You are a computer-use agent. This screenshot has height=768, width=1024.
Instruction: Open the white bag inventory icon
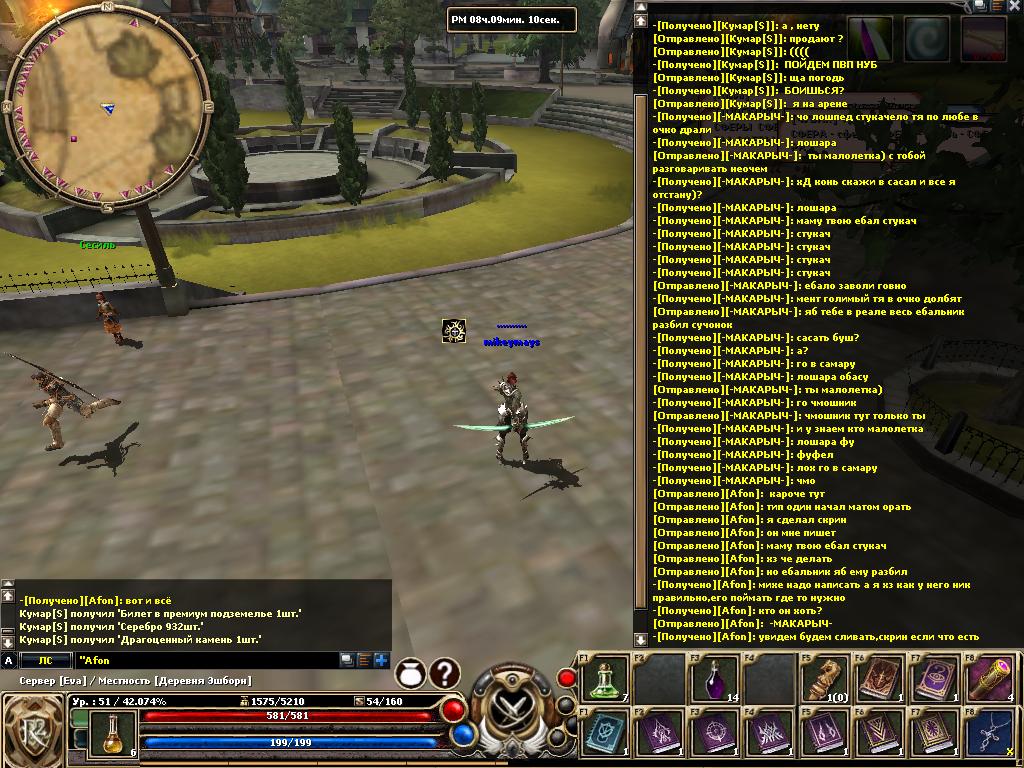point(410,673)
